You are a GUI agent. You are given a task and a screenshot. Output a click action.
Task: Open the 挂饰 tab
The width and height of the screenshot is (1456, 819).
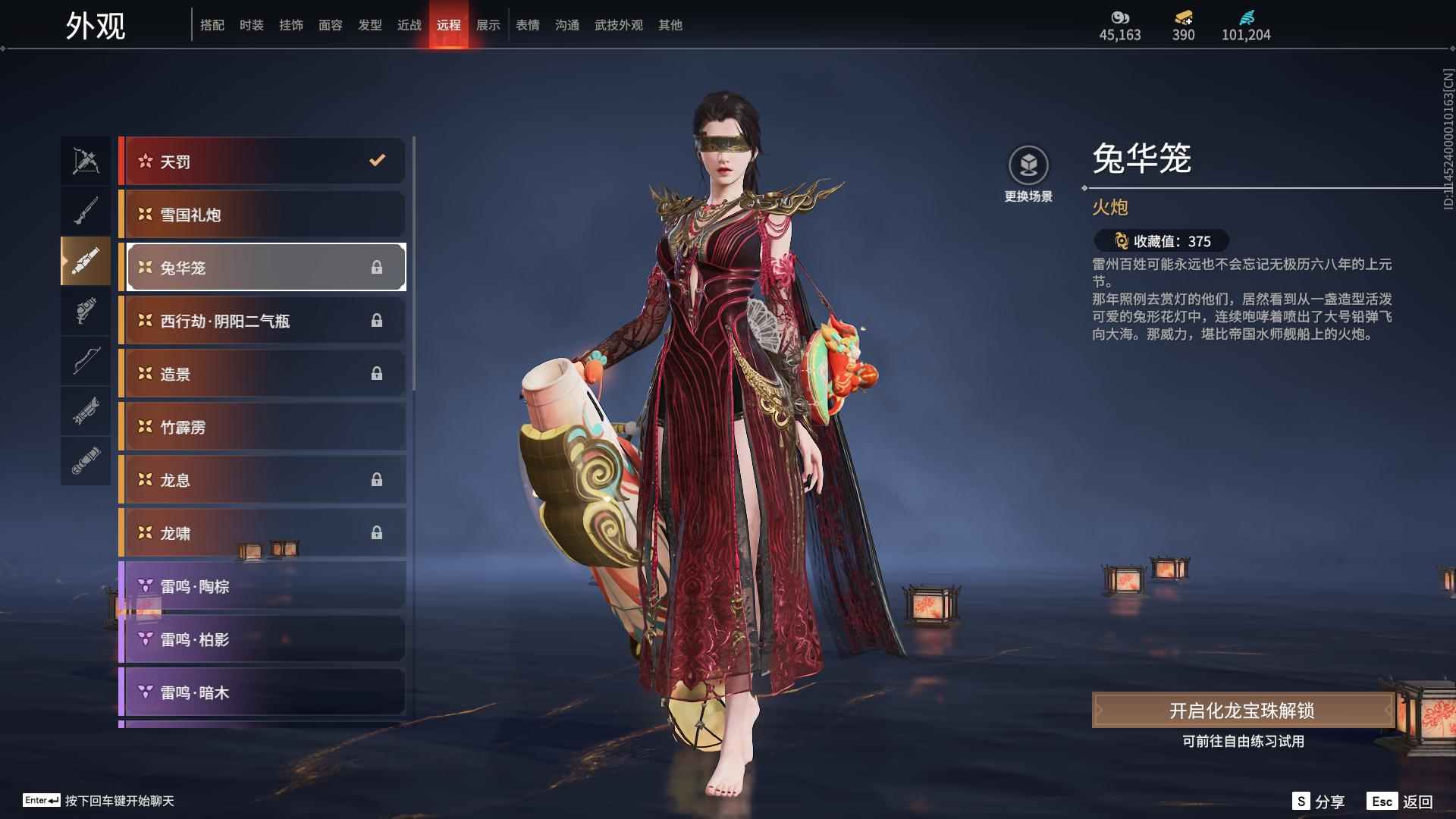tap(290, 25)
